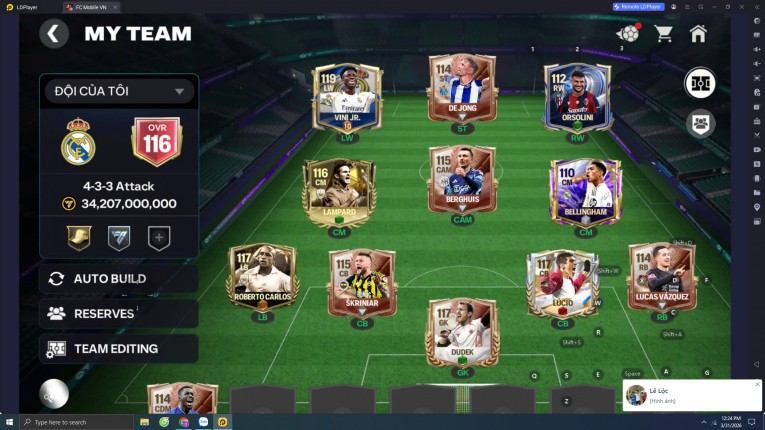Return to the home screen
The height and width of the screenshot is (430, 765).
pyautogui.click(x=698, y=34)
